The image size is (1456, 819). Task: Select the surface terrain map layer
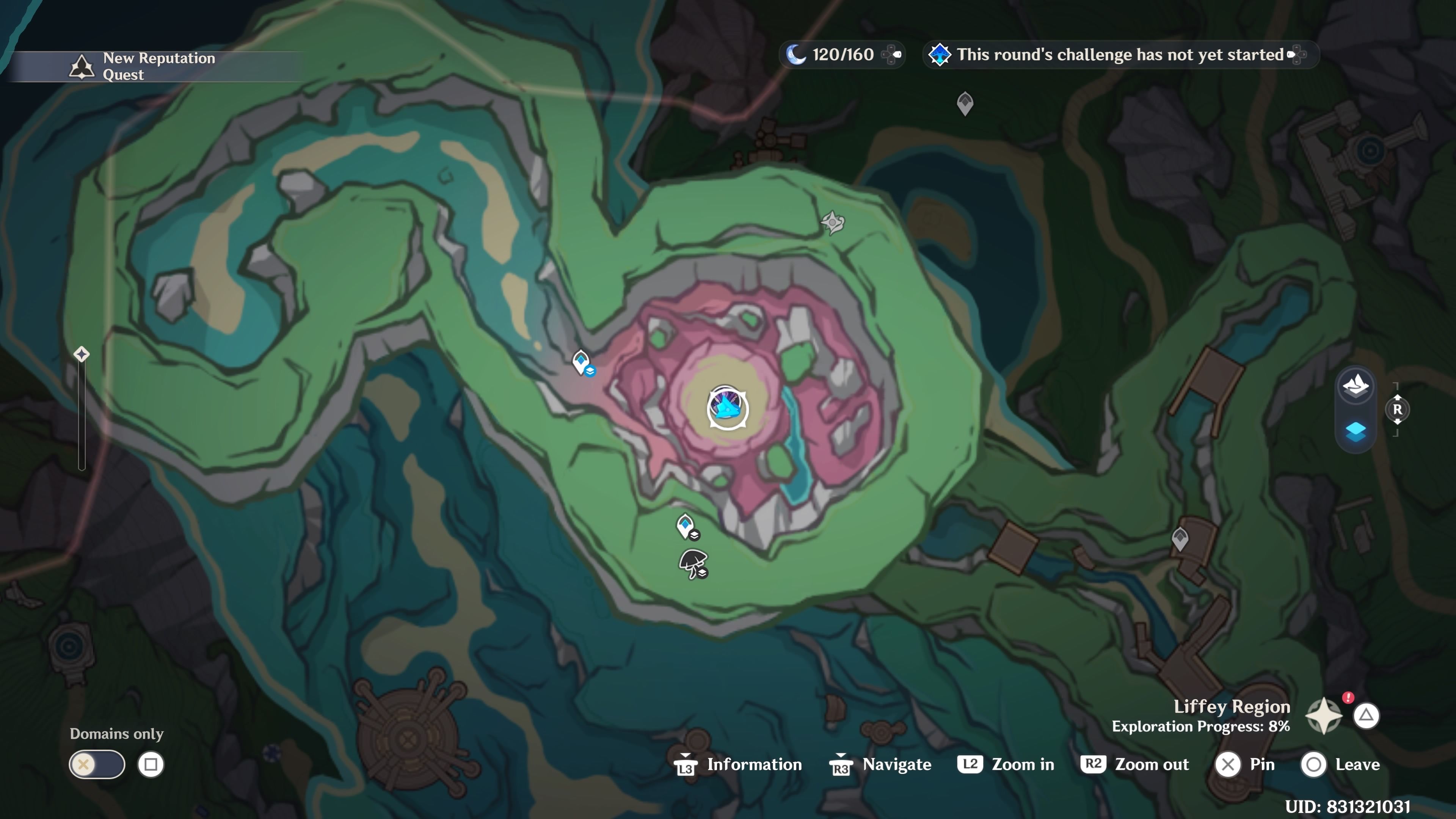(x=1356, y=386)
